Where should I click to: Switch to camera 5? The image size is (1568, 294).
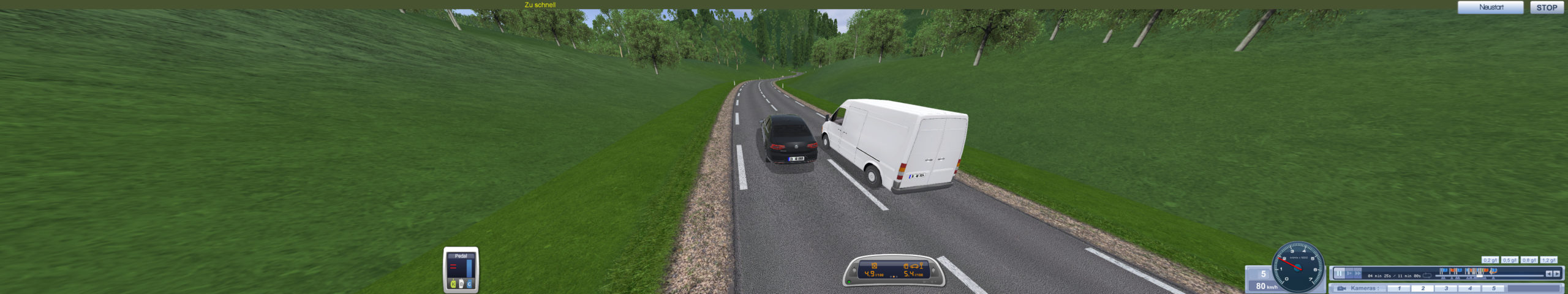(1493, 288)
